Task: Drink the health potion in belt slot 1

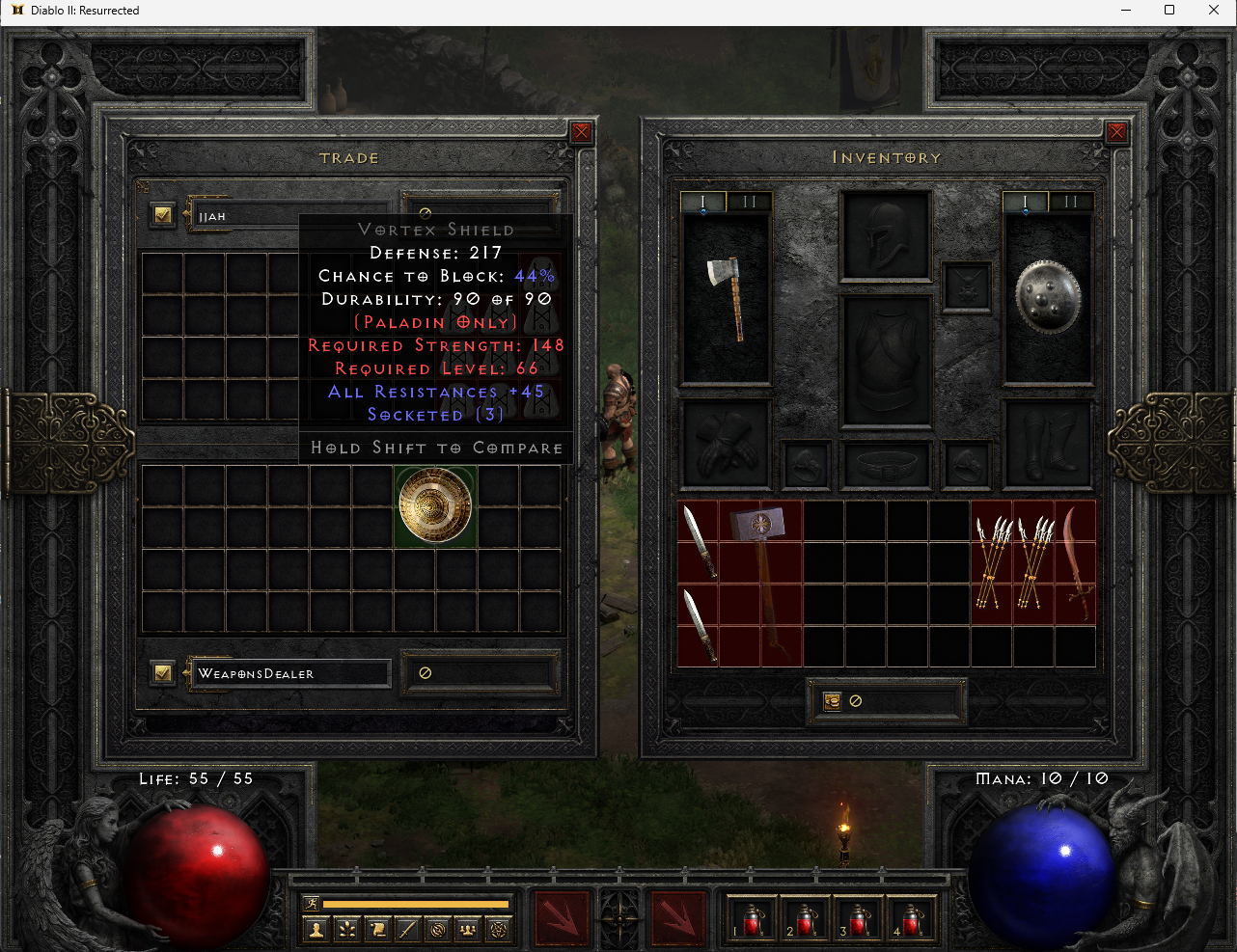Action: [754, 919]
